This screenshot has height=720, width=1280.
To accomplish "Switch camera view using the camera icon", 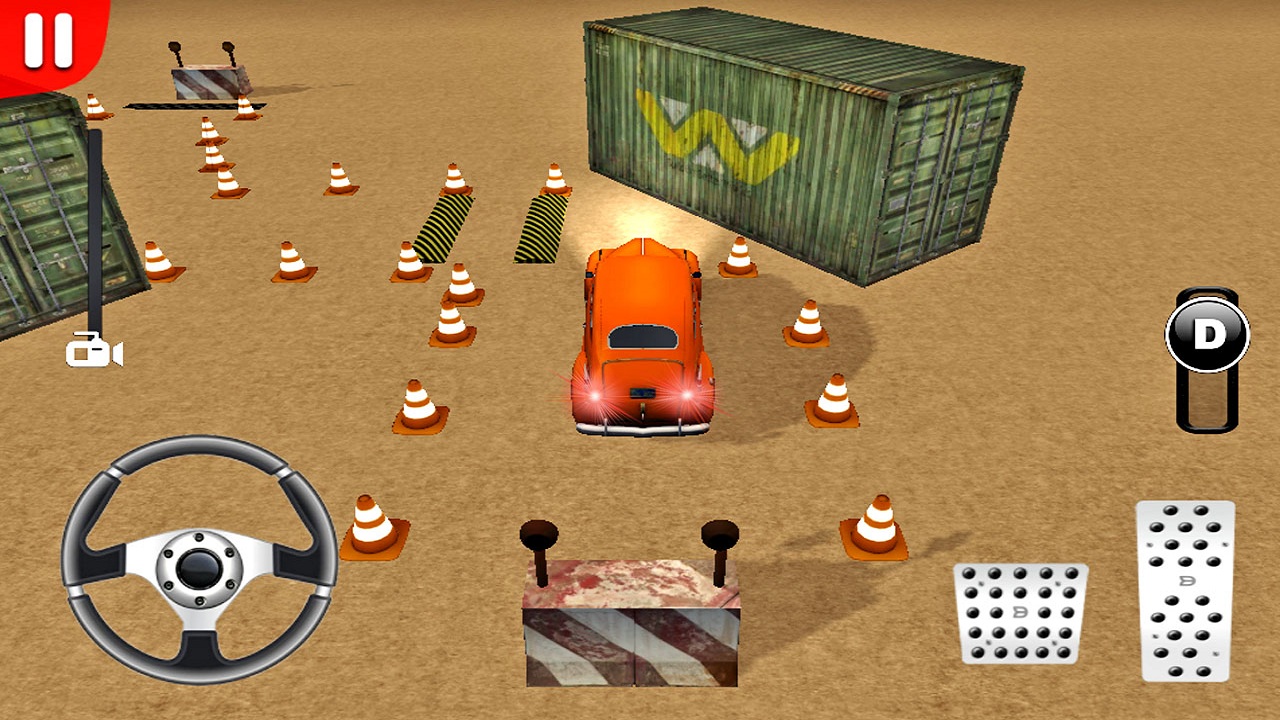I will point(93,352).
